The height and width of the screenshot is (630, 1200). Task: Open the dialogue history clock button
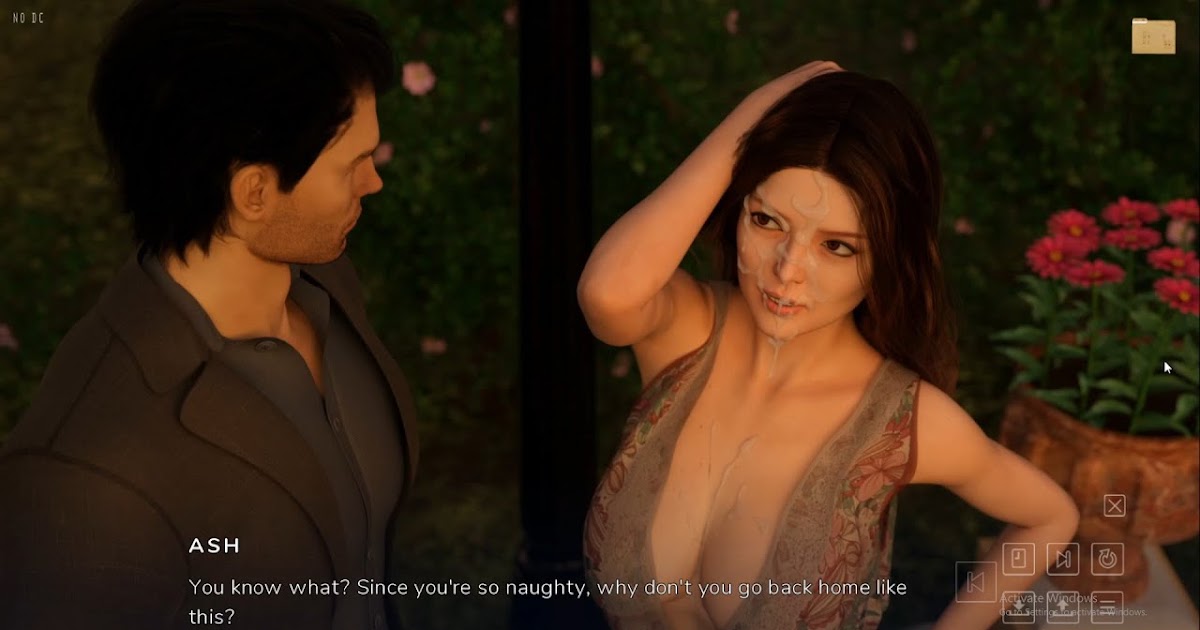coord(1018,558)
